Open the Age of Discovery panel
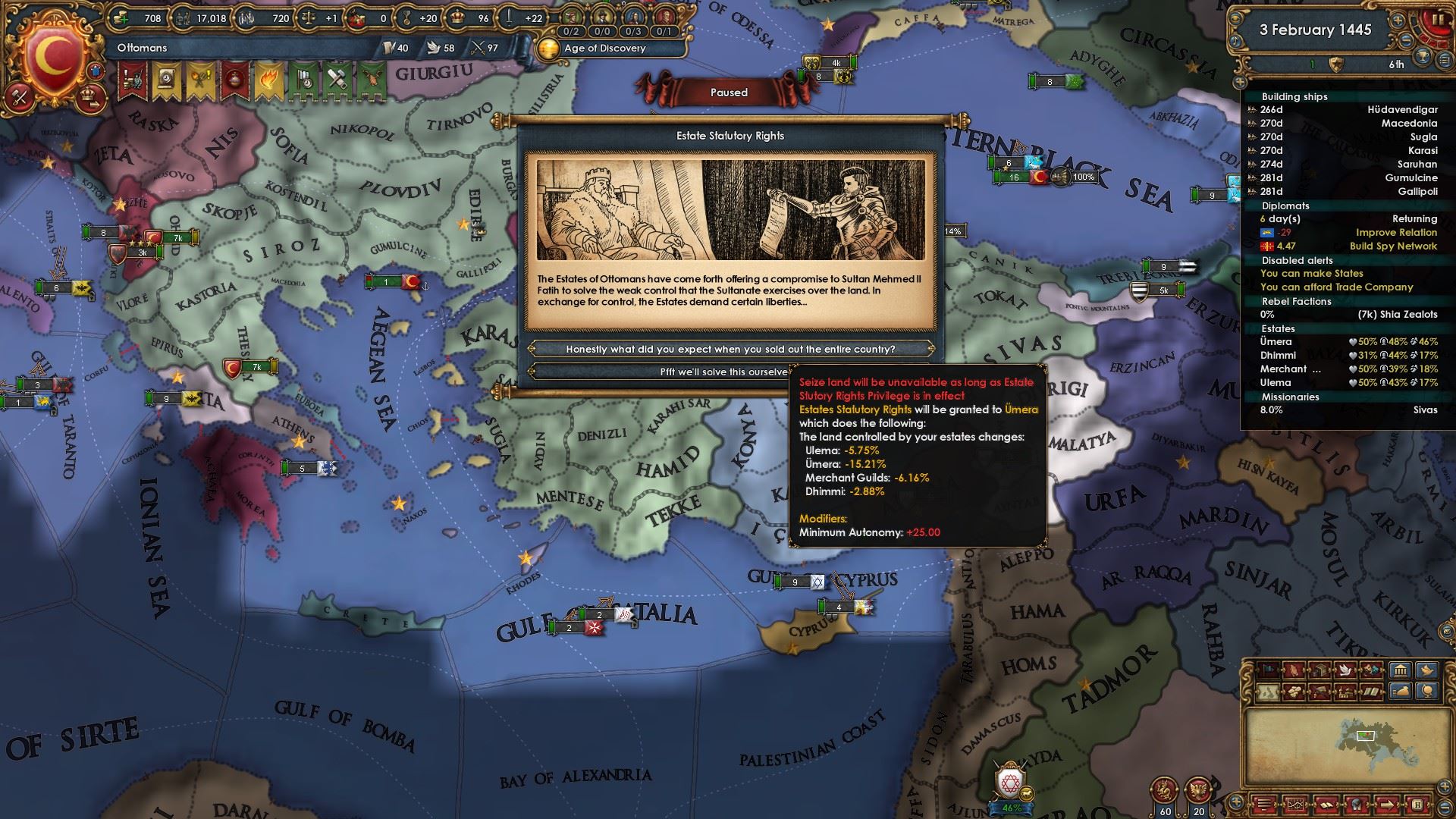This screenshot has width=1456, height=819. tap(604, 48)
